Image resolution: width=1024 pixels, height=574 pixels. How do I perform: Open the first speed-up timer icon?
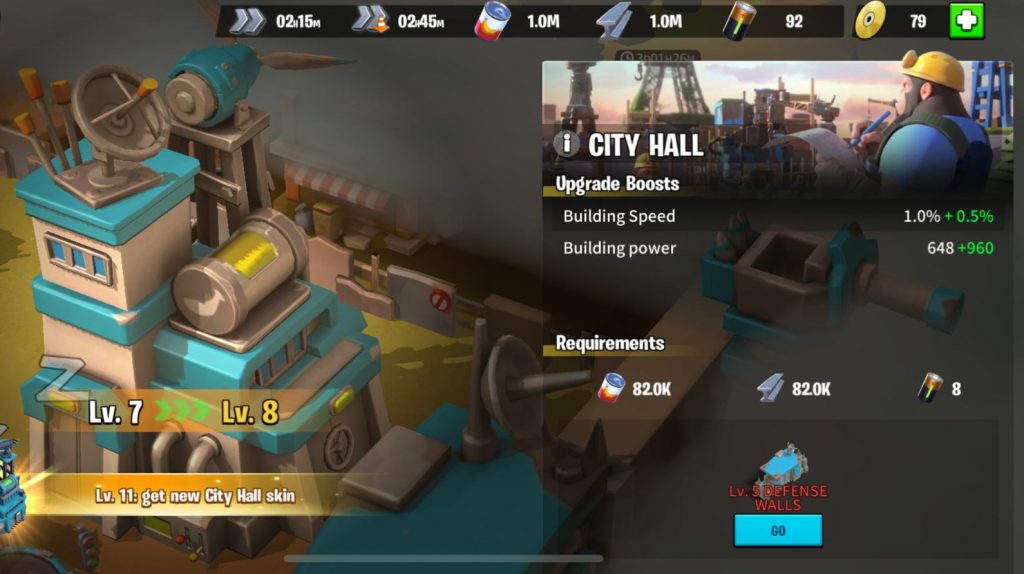[x=247, y=21]
